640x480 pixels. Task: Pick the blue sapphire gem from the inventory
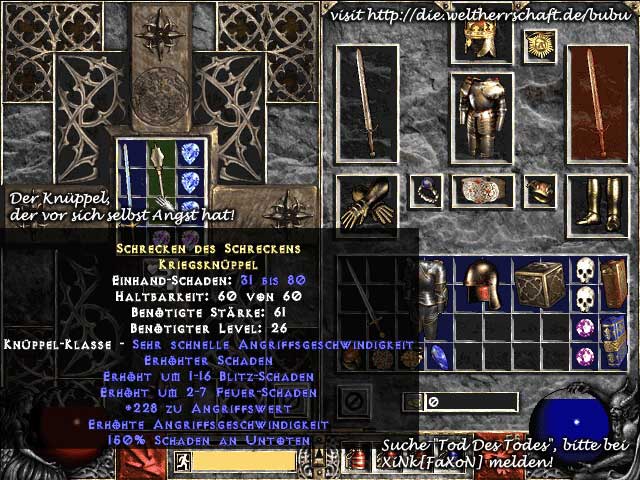437,357
